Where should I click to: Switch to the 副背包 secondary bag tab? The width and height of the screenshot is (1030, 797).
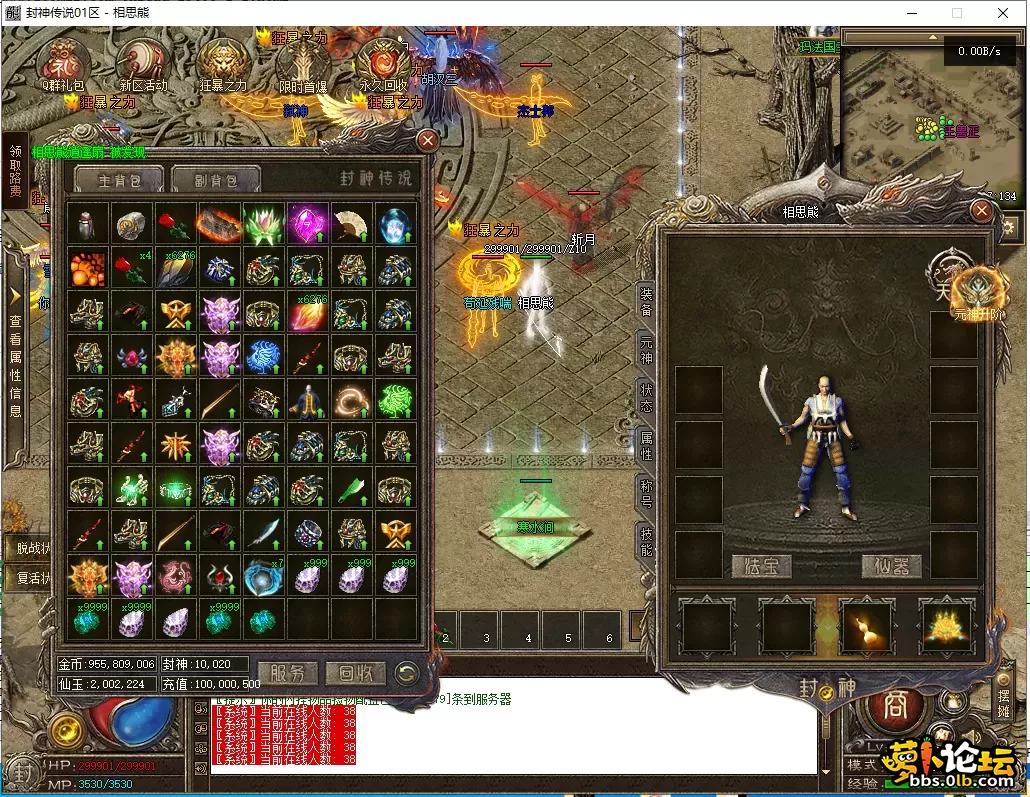216,180
